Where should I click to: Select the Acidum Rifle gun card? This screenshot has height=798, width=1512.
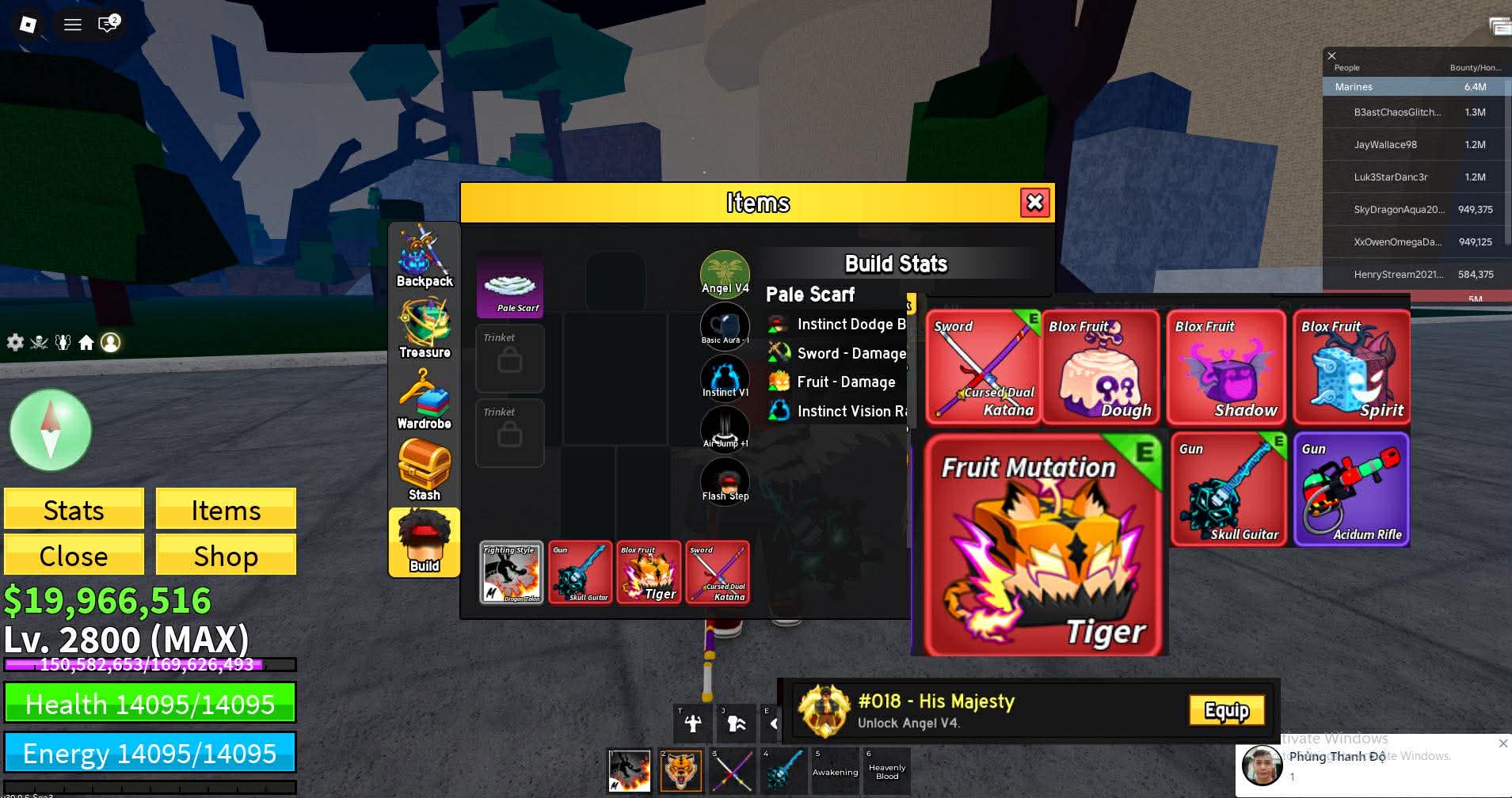pyautogui.click(x=1351, y=489)
